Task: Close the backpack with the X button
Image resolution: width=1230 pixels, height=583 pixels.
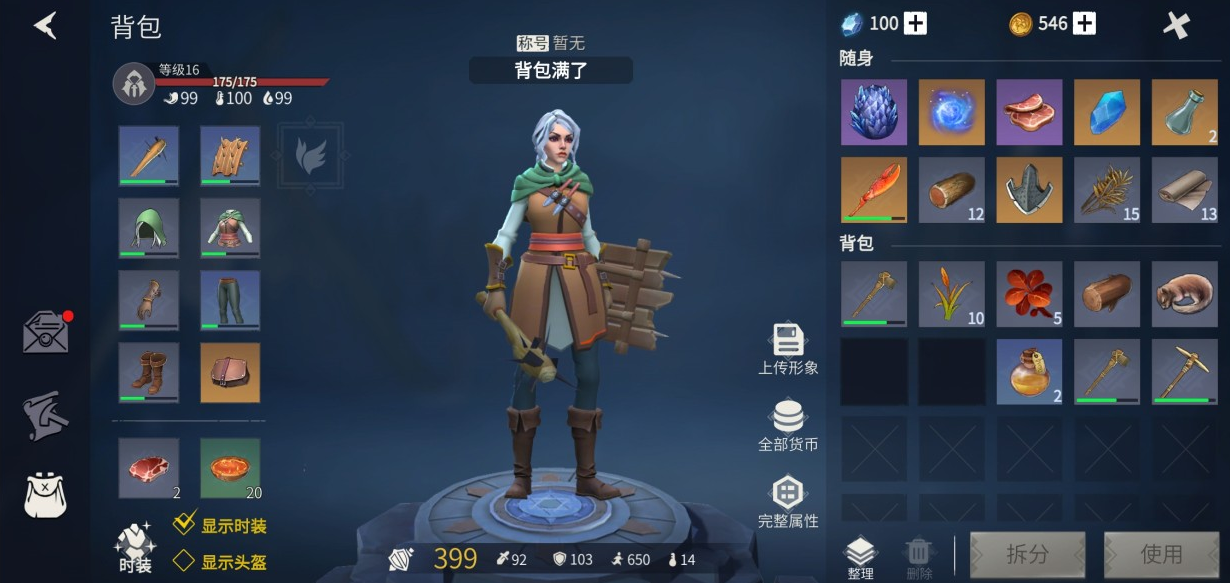Action: (1177, 25)
